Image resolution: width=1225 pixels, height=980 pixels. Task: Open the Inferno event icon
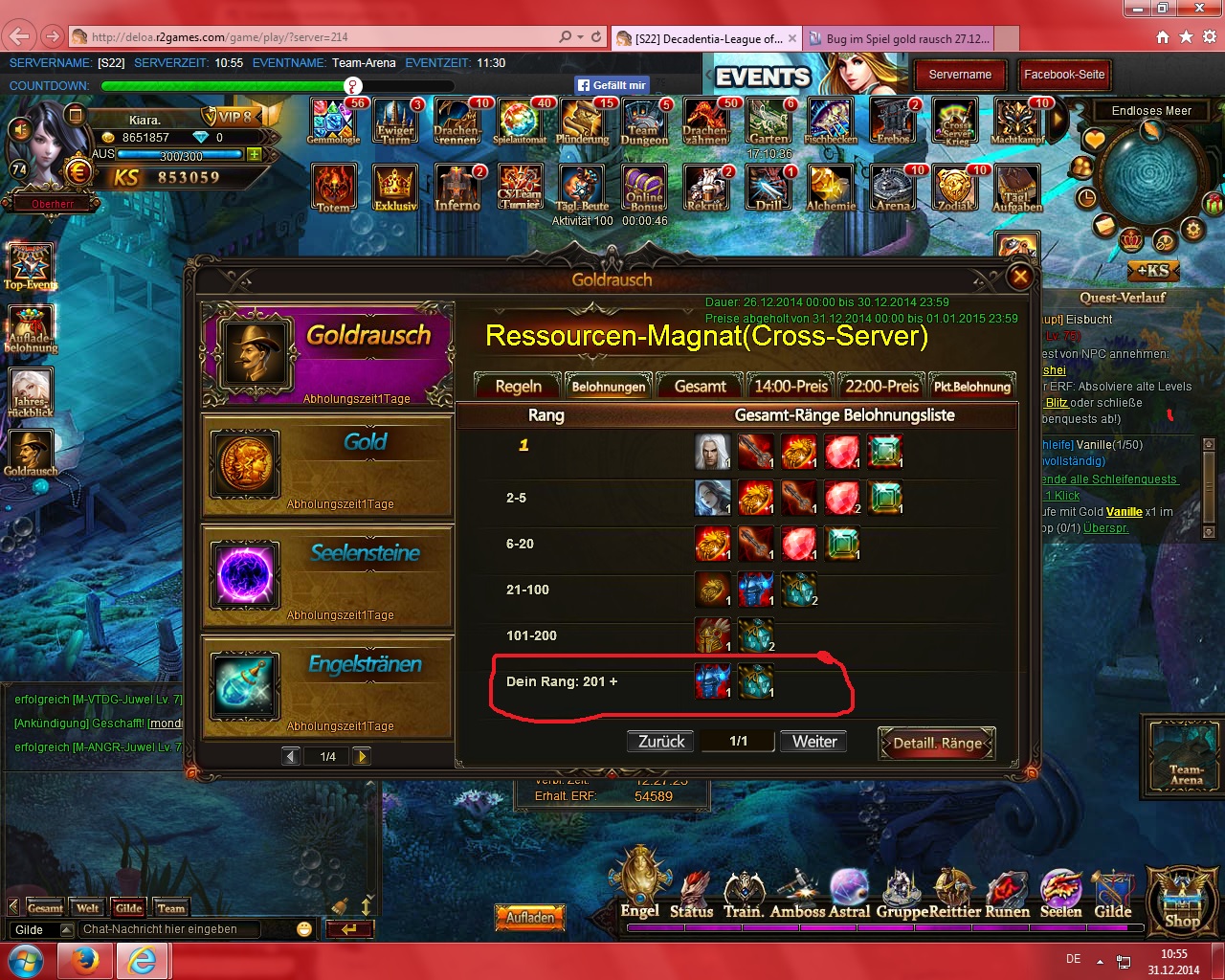tap(457, 187)
